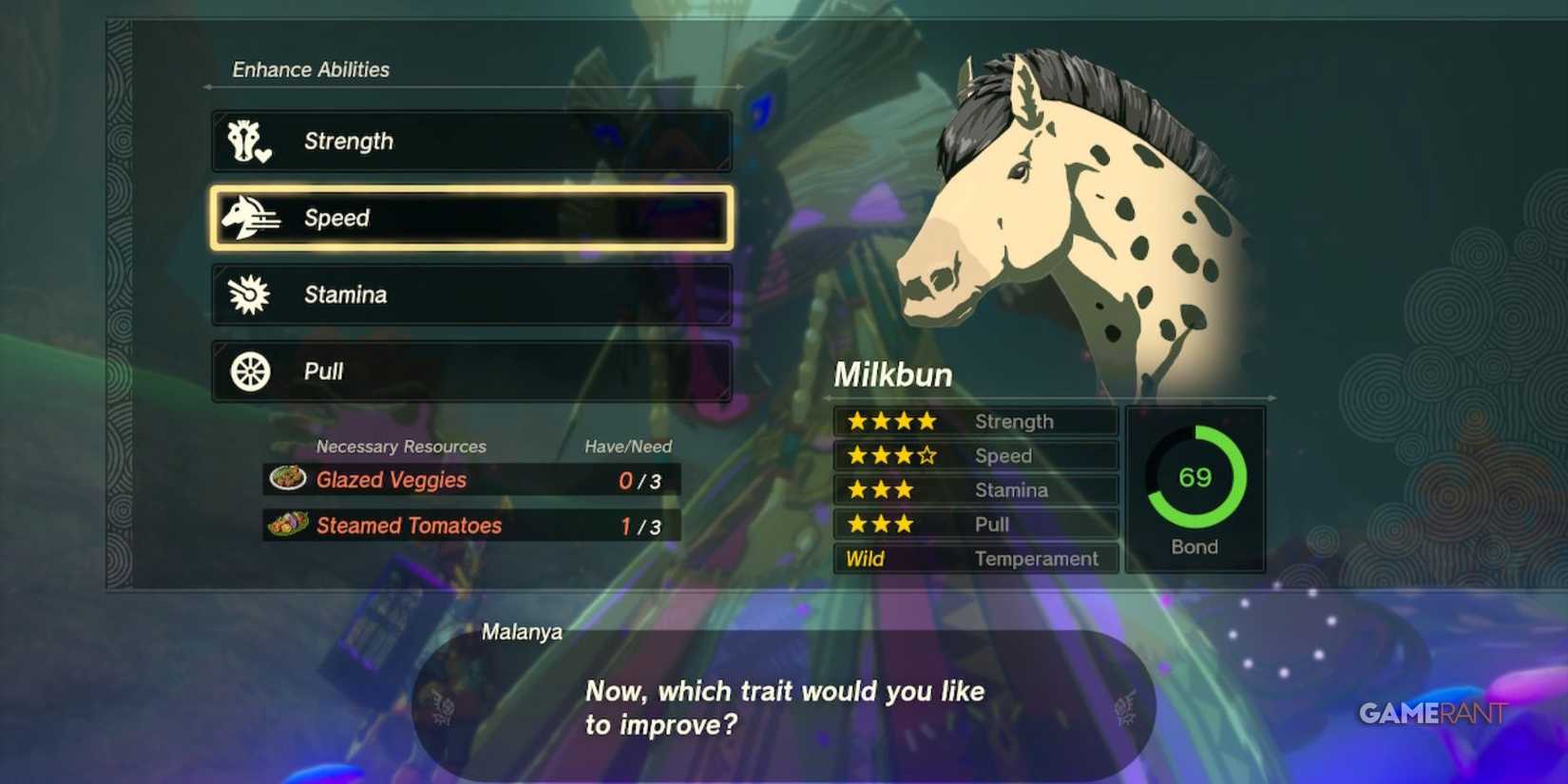Image resolution: width=1568 pixels, height=784 pixels.
Task: Expand the Necessary Resources list
Action: click(x=400, y=446)
